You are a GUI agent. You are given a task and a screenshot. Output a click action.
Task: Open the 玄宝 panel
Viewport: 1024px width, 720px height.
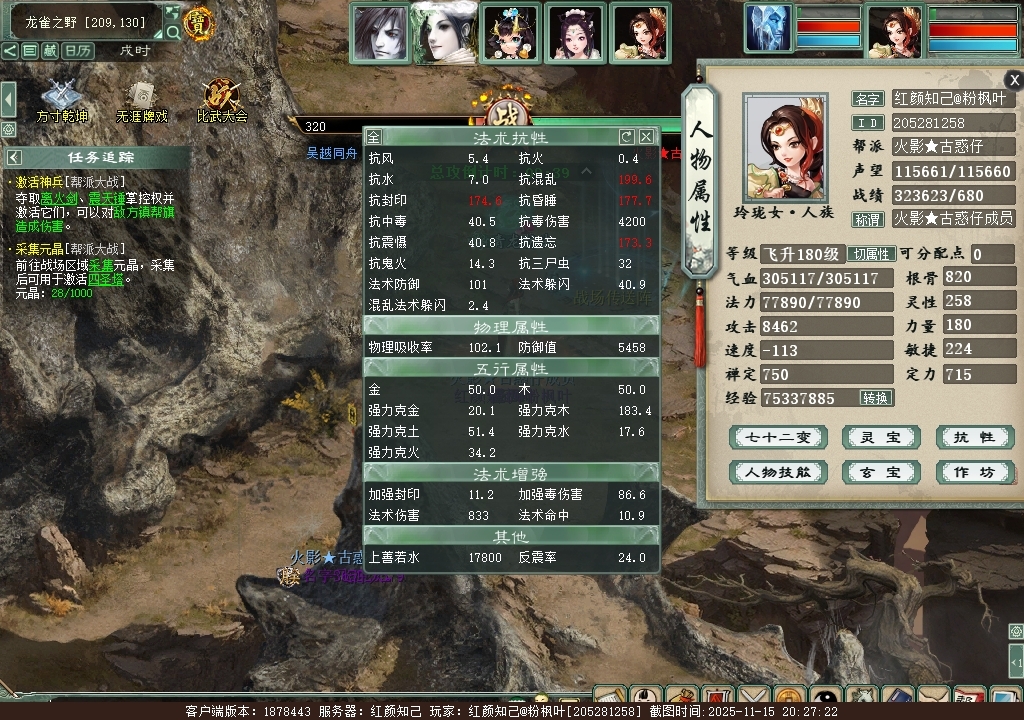coord(880,472)
